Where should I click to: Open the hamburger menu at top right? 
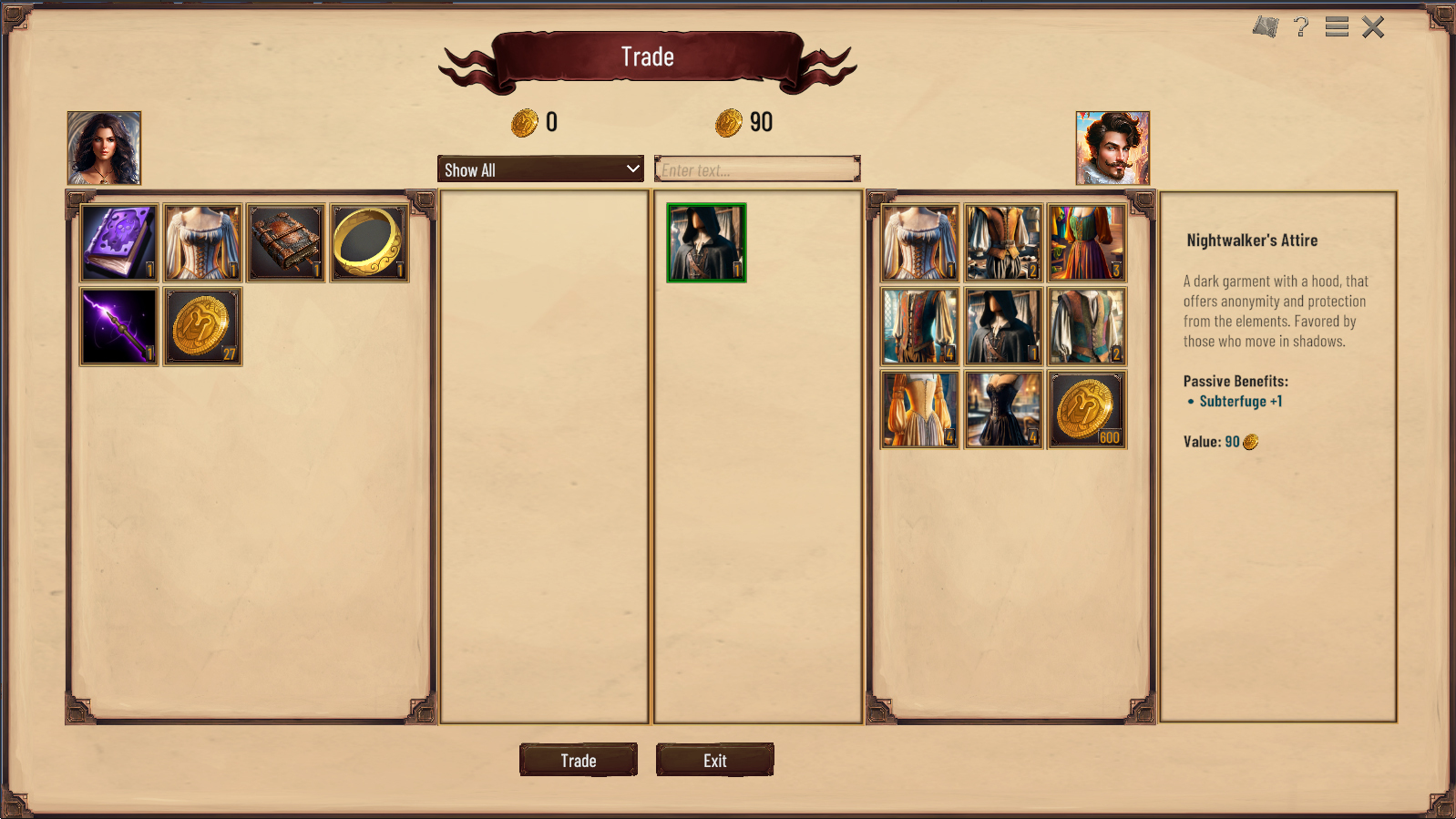pos(1336,27)
